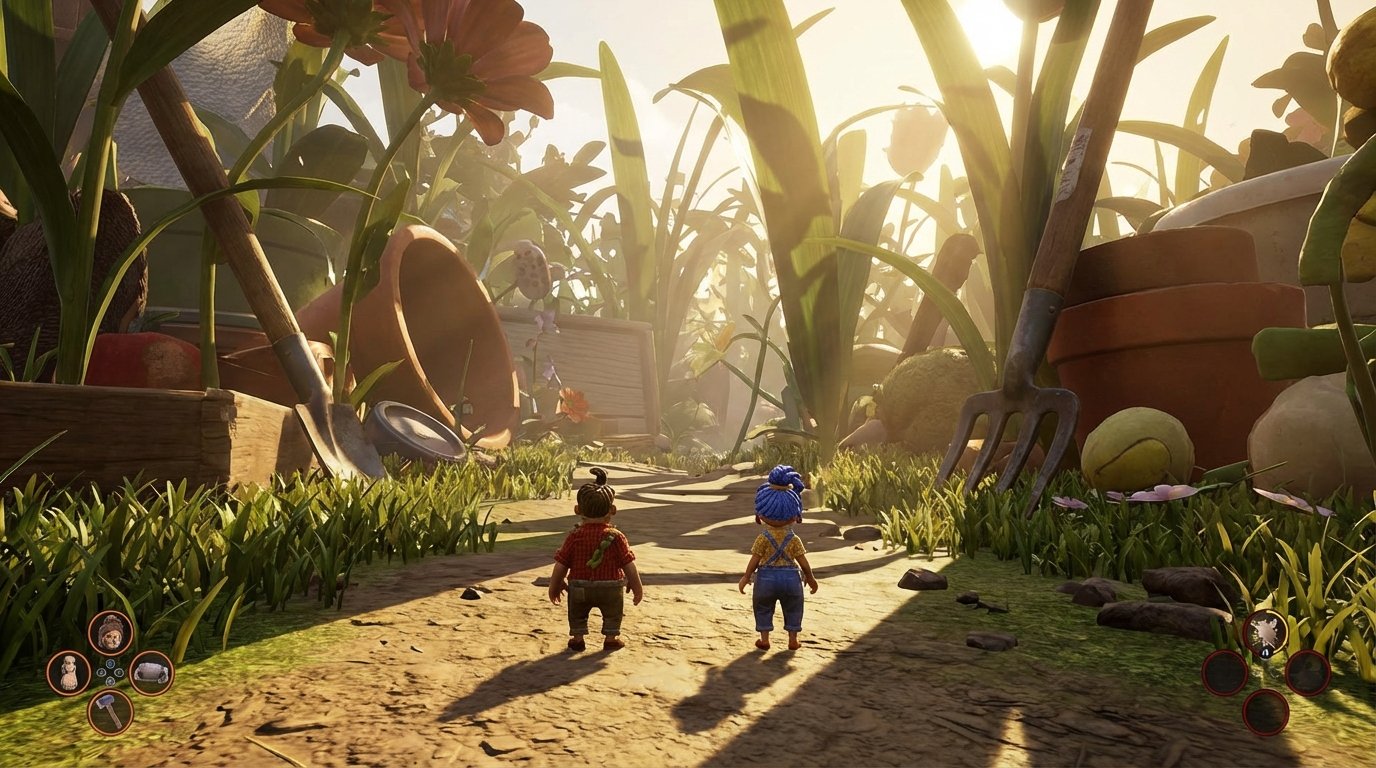Screen dimensions: 1376x768
Task: Click the up d-pad button in wheel center
Action: (x=110, y=664)
